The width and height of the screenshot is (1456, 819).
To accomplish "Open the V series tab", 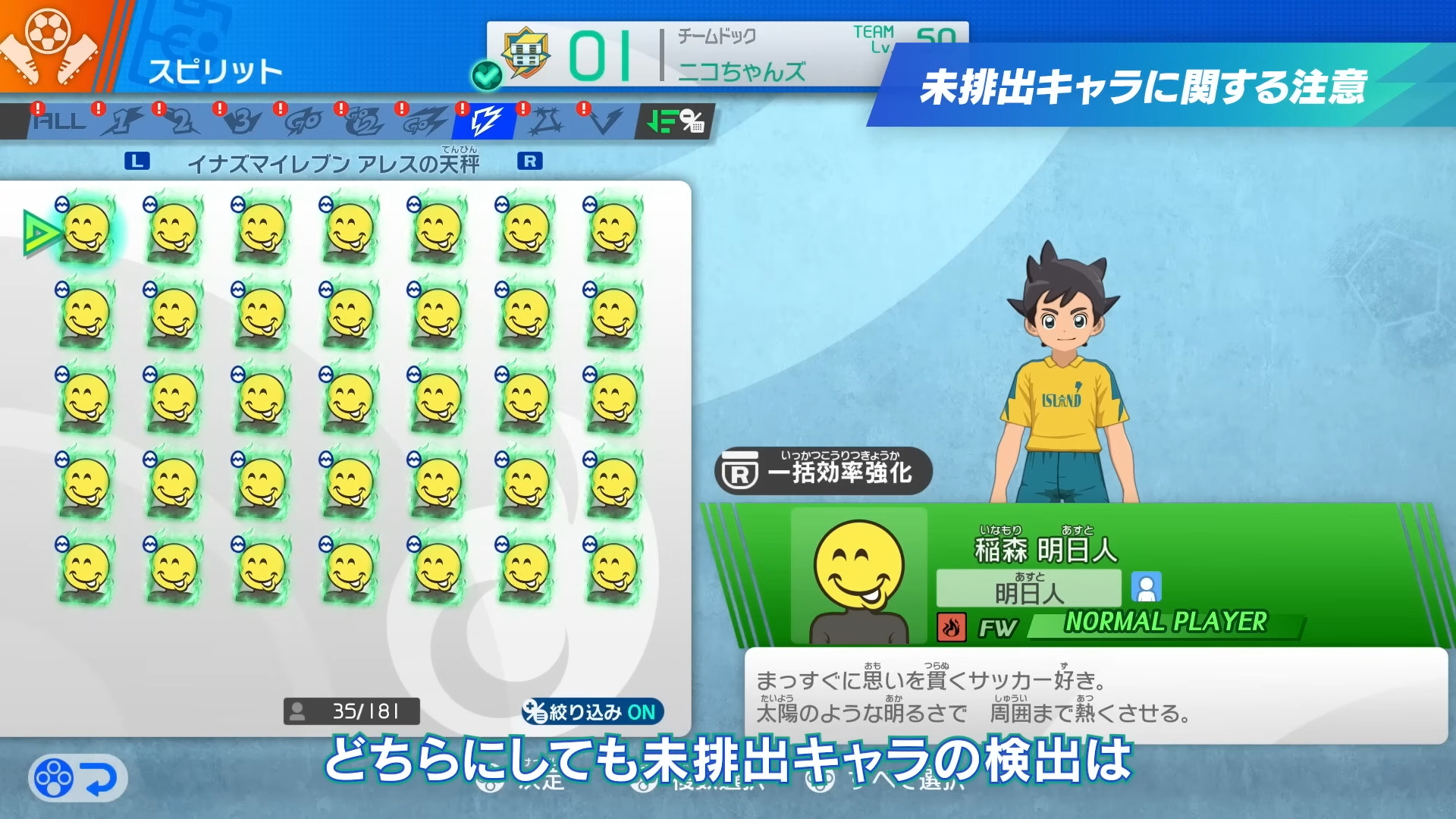I will (605, 121).
